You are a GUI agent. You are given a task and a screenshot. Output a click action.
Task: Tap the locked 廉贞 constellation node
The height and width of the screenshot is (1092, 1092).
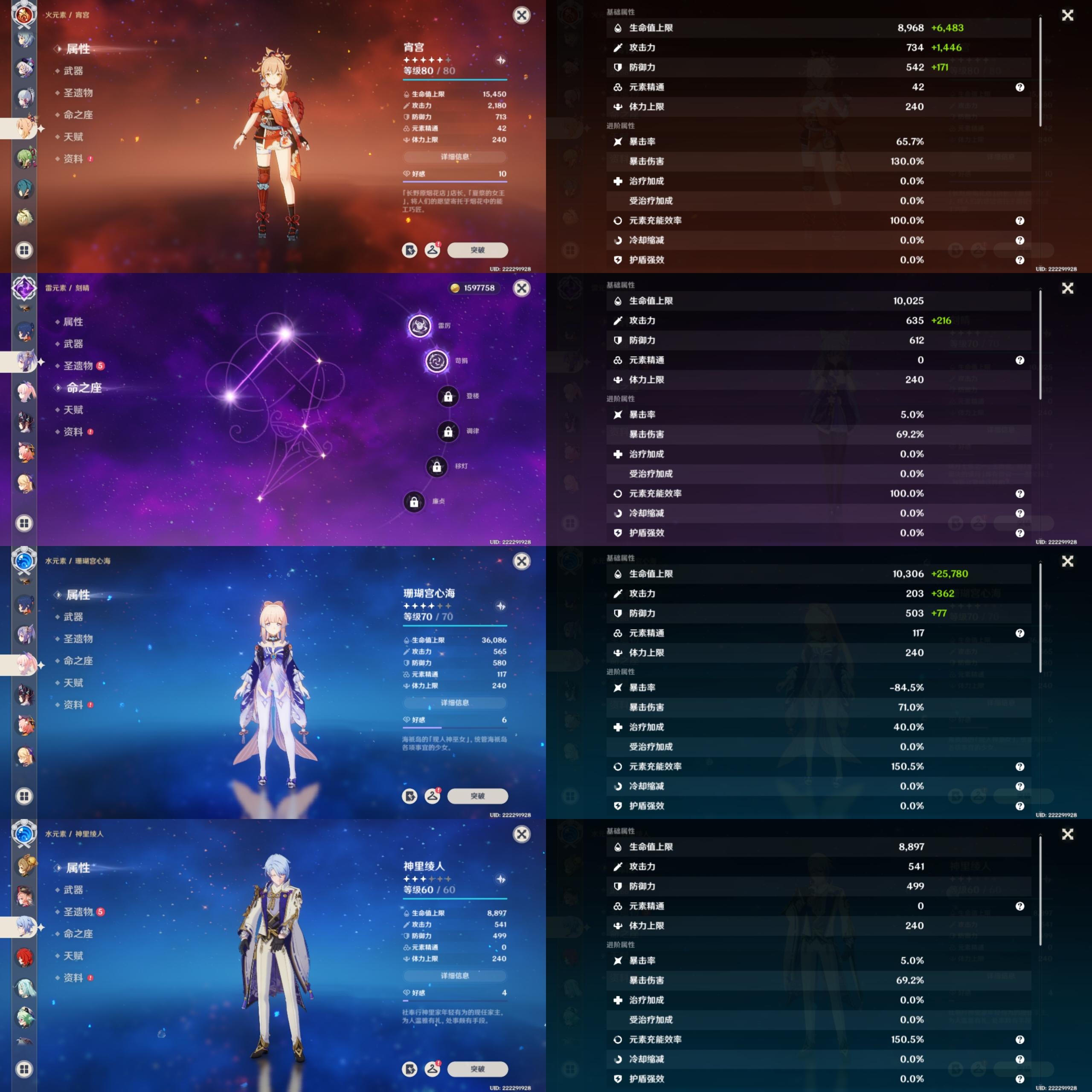click(x=414, y=501)
